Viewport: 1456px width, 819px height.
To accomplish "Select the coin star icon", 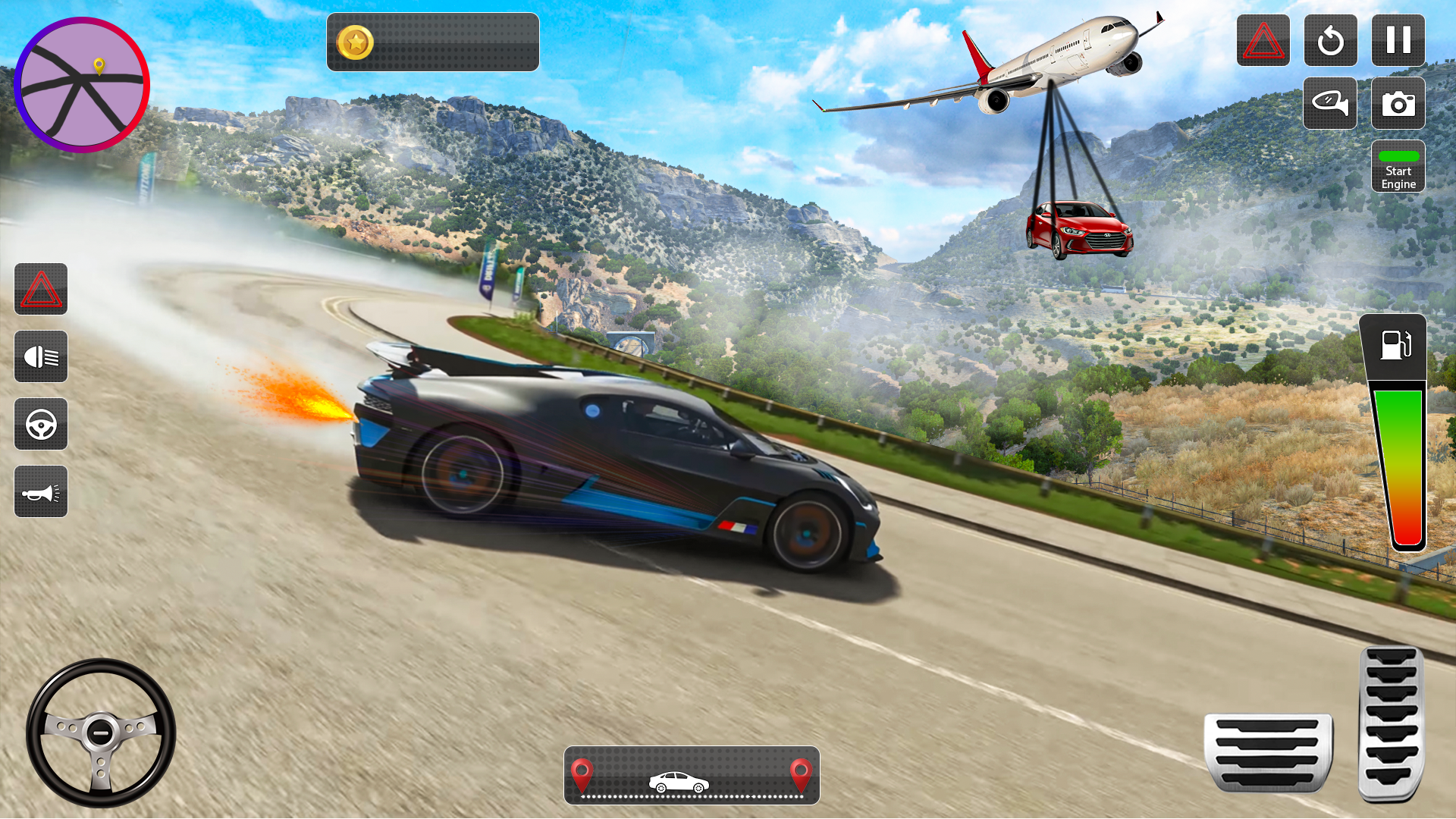I will pyautogui.click(x=356, y=42).
